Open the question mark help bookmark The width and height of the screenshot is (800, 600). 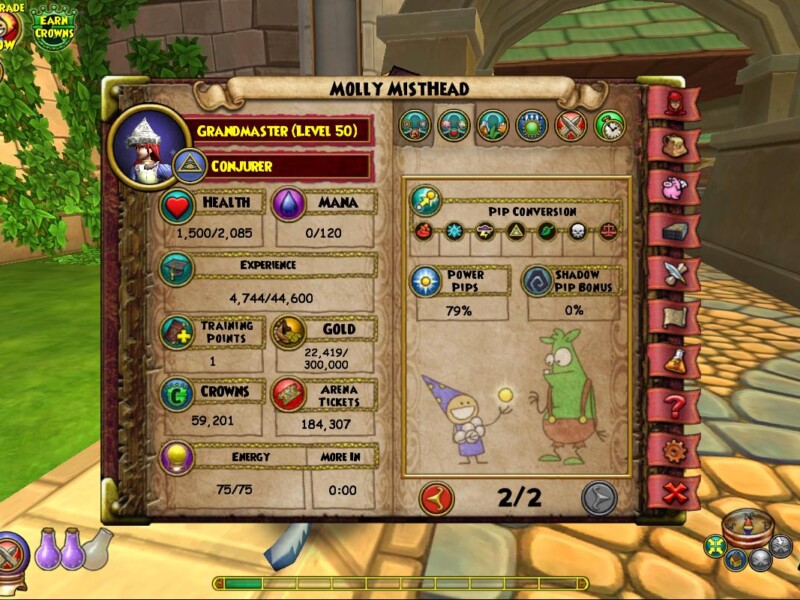point(673,406)
